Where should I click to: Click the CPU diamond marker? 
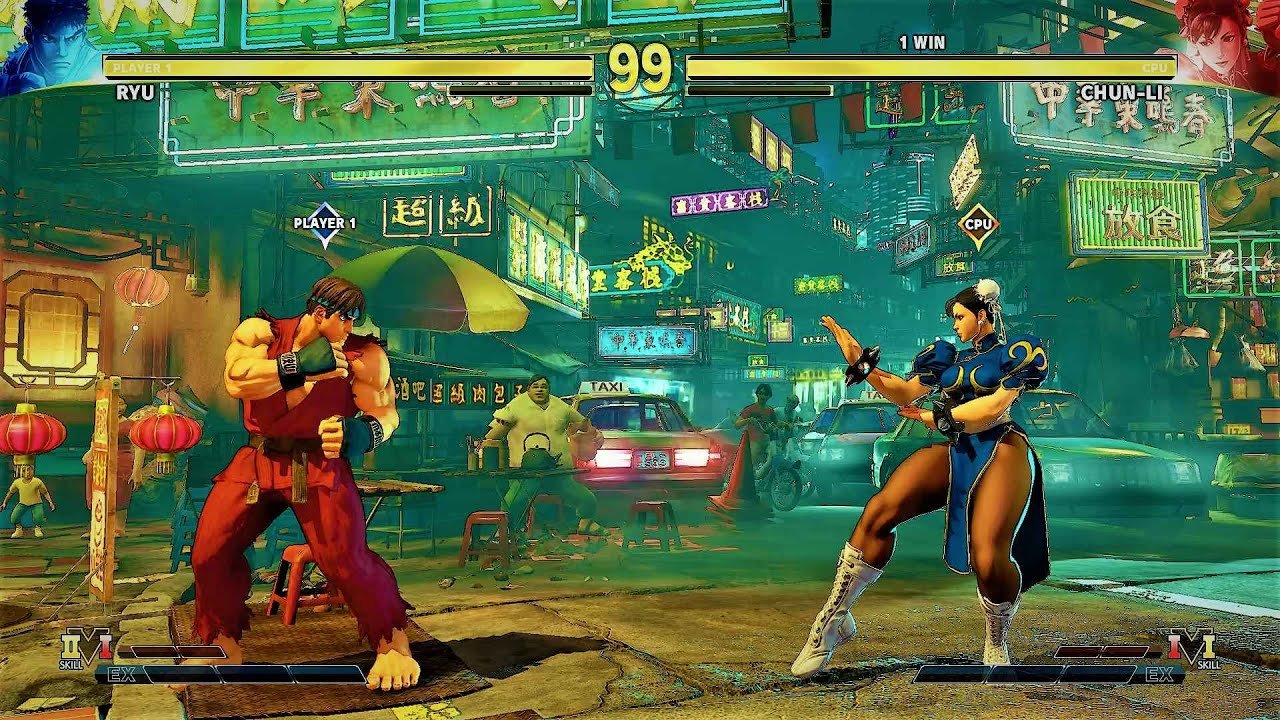pos(978,226)
